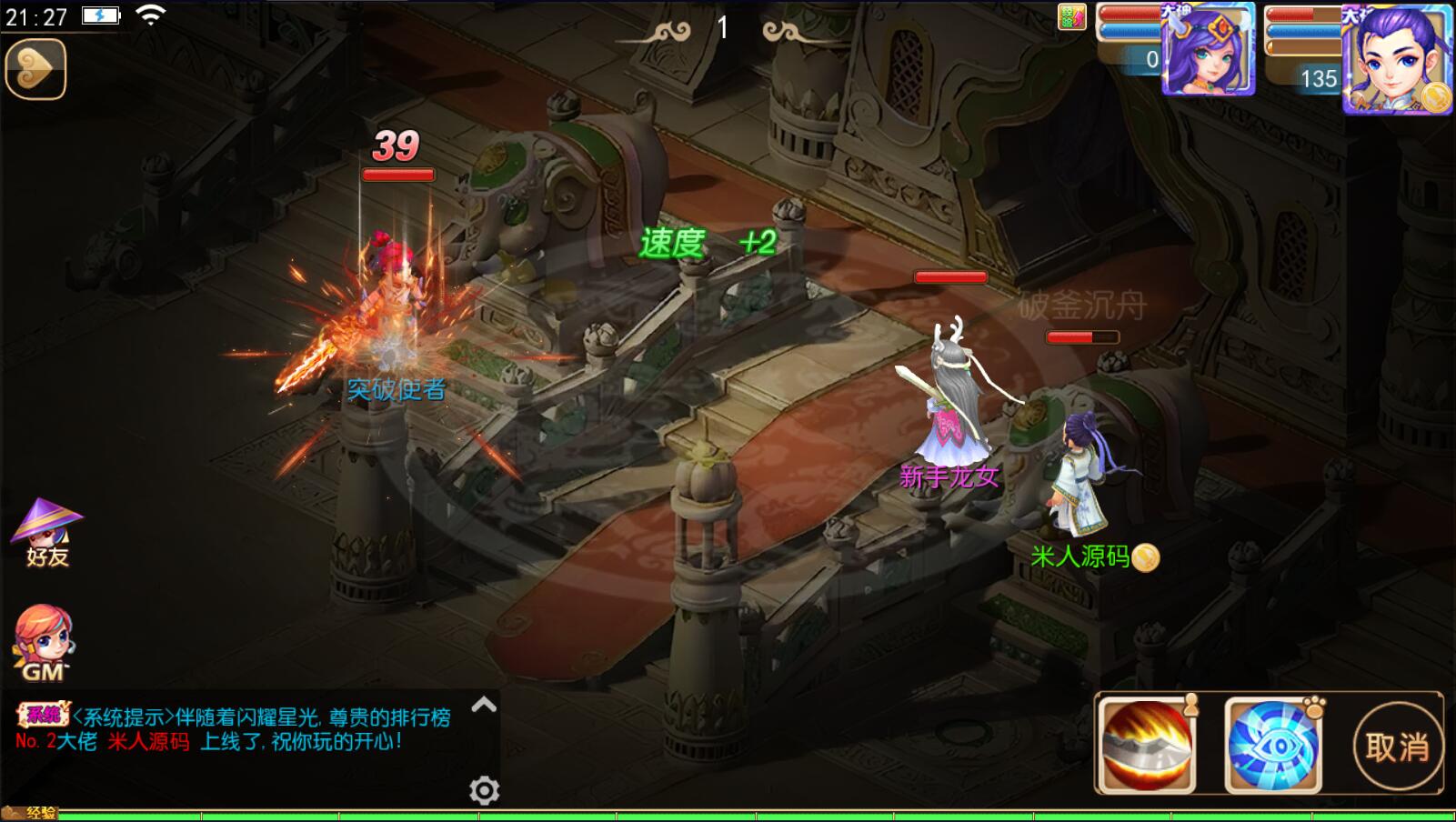Select the blue-haired boy portrait
The height and width of the screenshot is (822, 1456).
coord(1397,59)
